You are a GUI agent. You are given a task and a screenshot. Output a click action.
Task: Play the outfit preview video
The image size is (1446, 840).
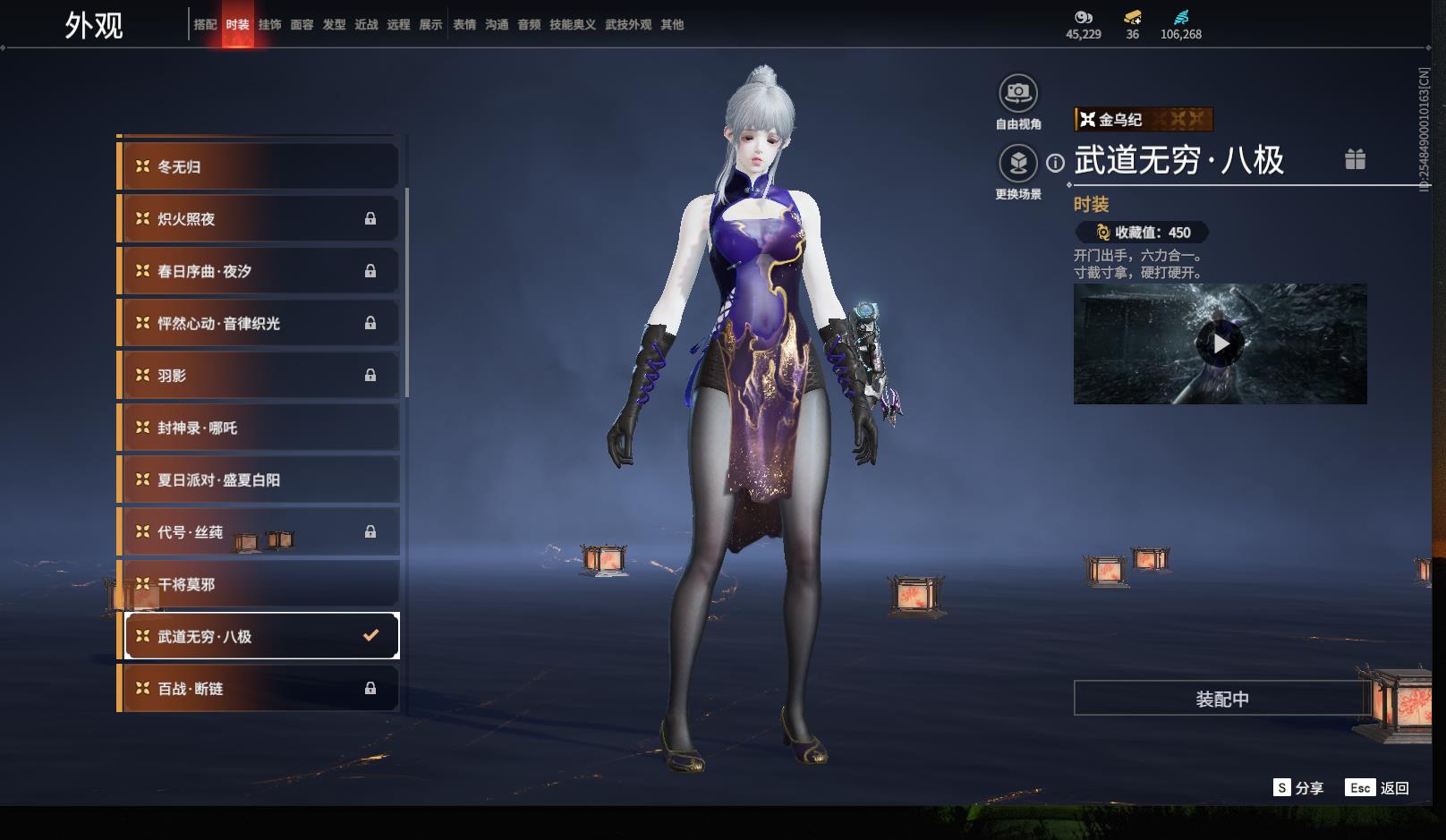click(x=1221, y=344)
